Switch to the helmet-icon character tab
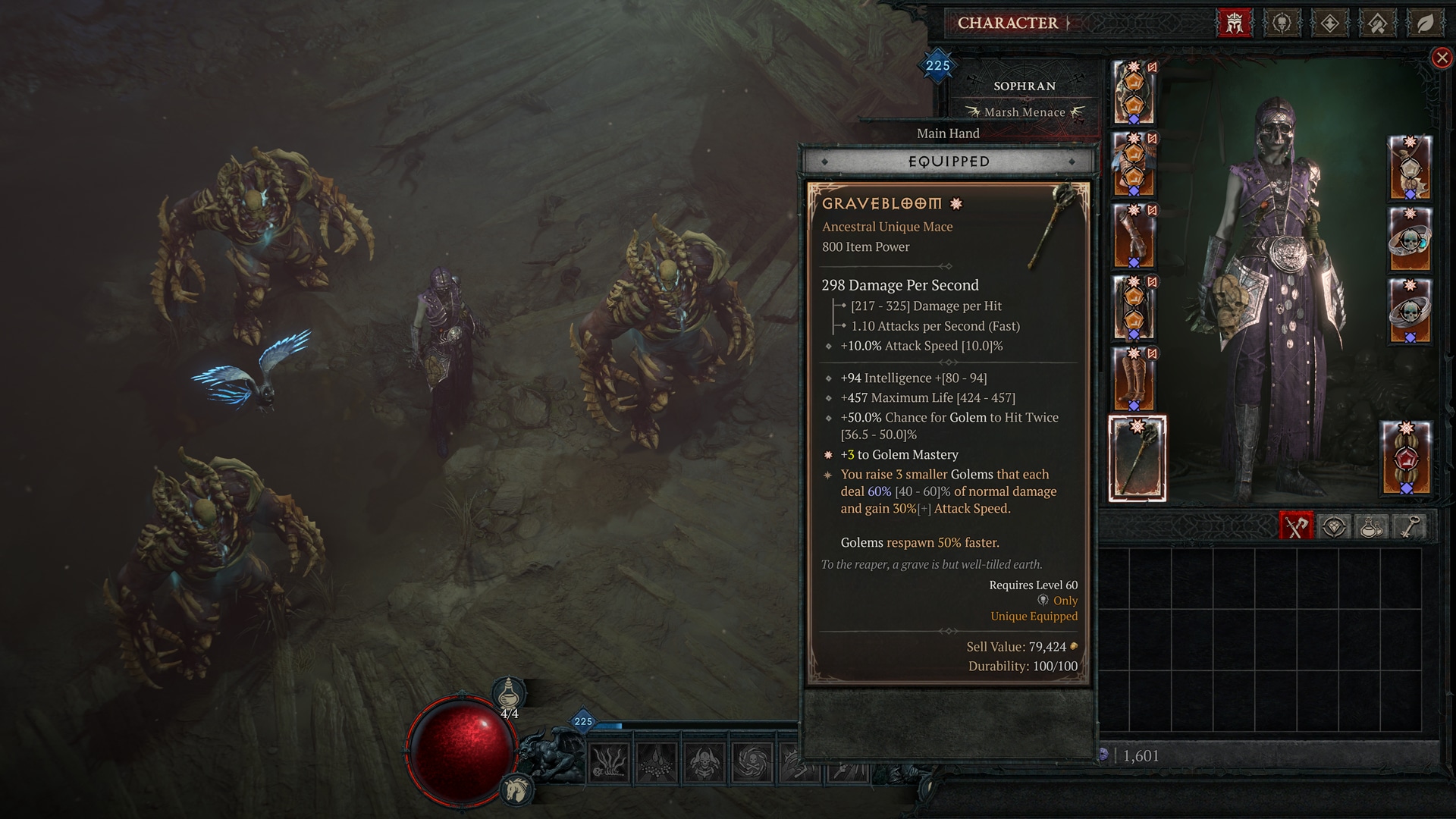Viewport: 1456px width, 819px height. click(1234, 24)
